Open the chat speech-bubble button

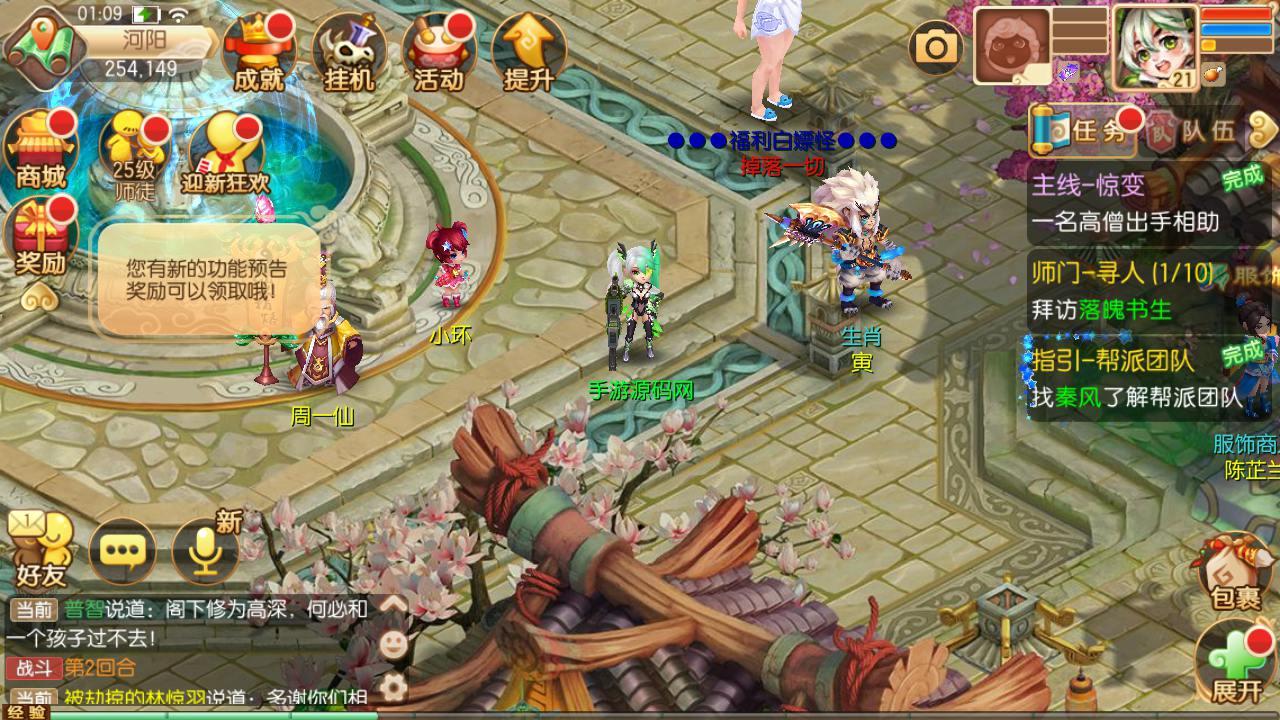pyautogui.click(x=122, y=550)
